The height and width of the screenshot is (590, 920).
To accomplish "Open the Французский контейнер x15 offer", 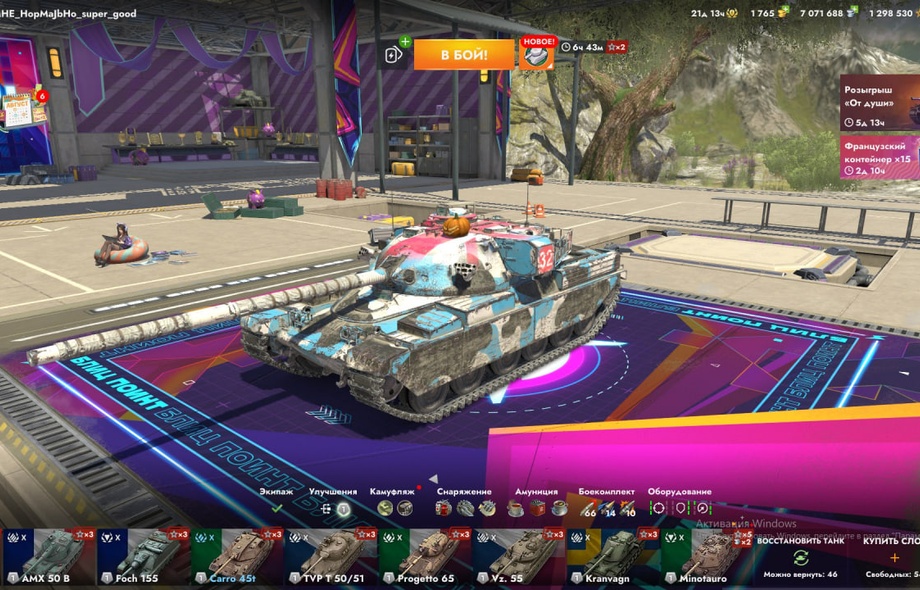I will click(x=879, y=157).
